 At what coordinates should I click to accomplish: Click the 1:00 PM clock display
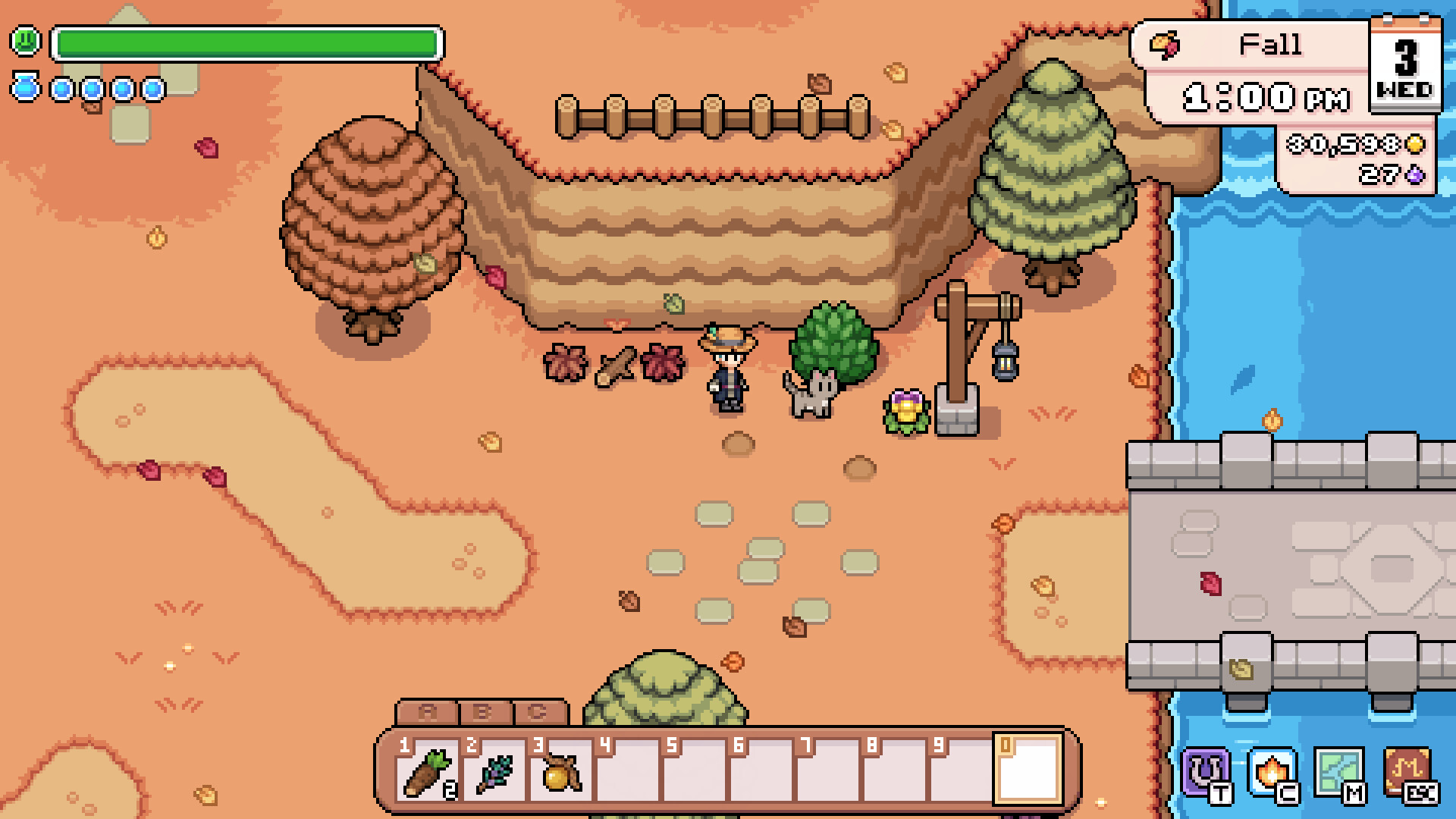(x=1266, y=97)
